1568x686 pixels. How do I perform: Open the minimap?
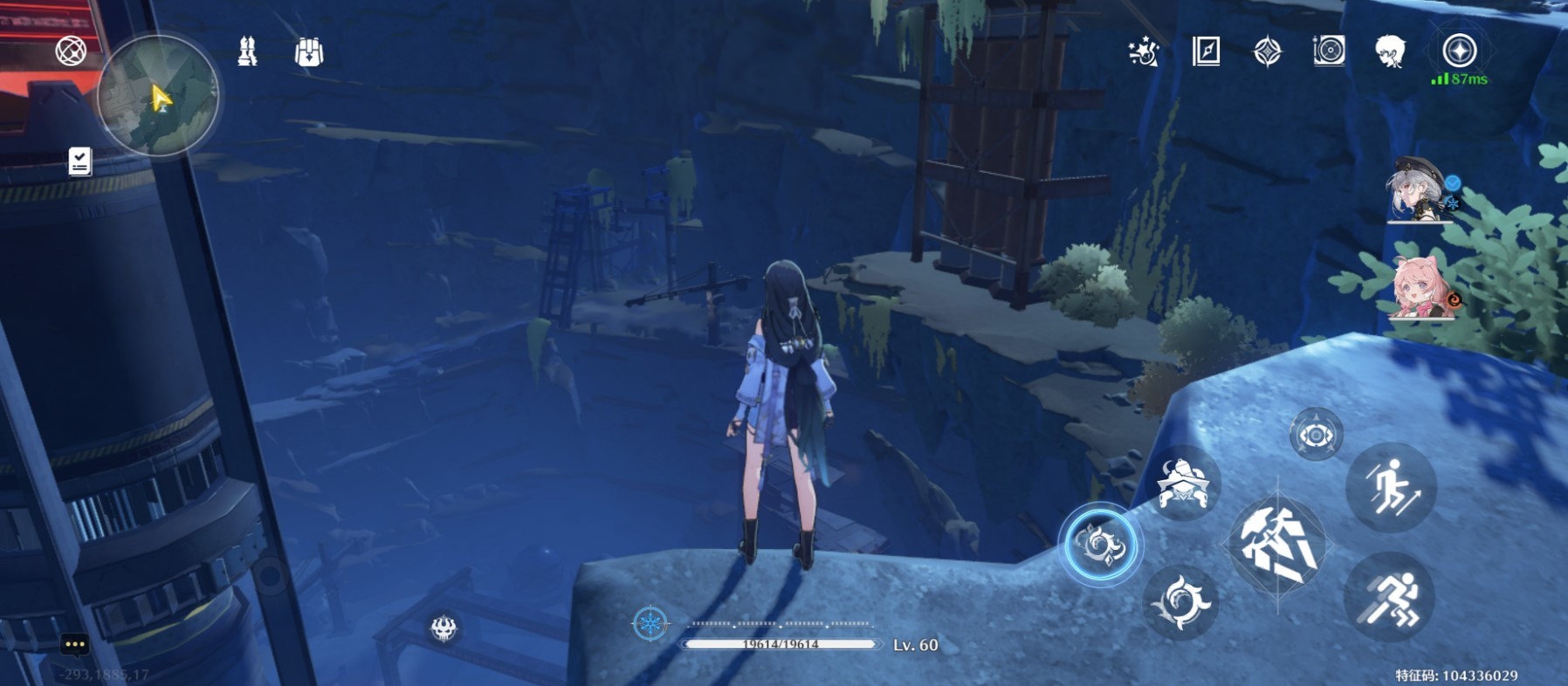(x=157, y=96)
